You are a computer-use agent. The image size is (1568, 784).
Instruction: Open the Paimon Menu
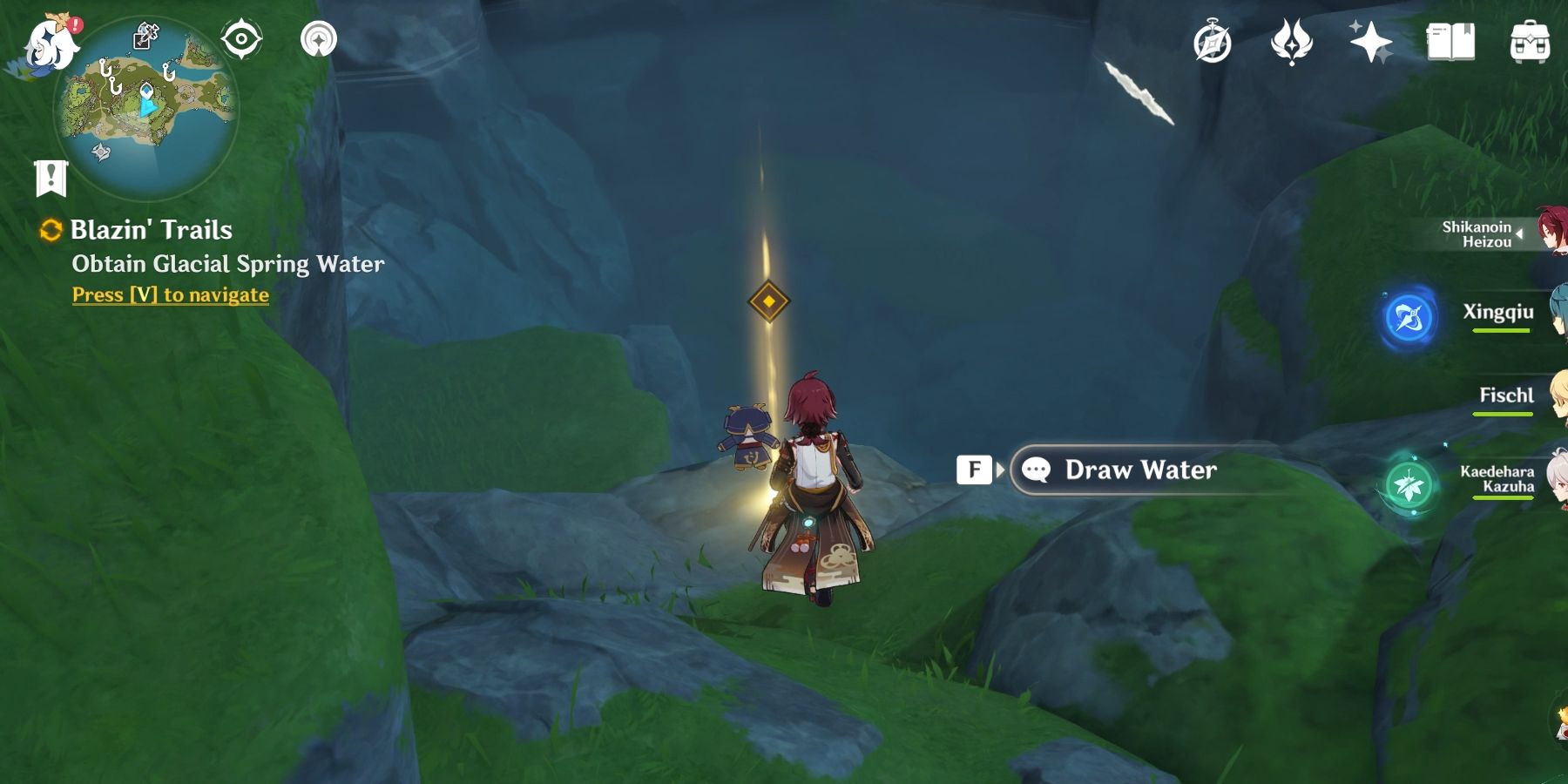click(x=48, y=44)
